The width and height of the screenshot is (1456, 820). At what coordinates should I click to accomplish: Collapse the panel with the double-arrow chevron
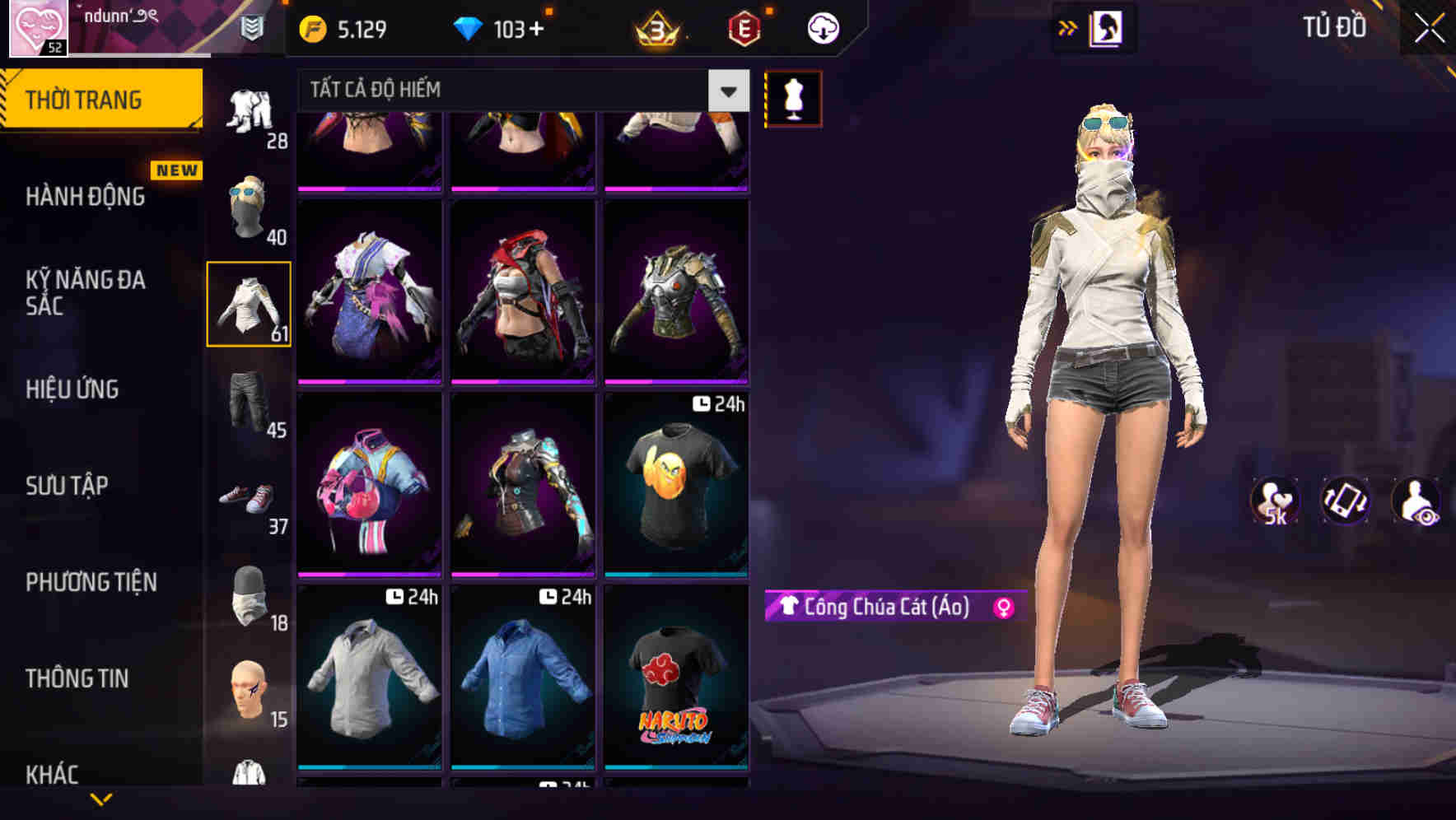1068,27
